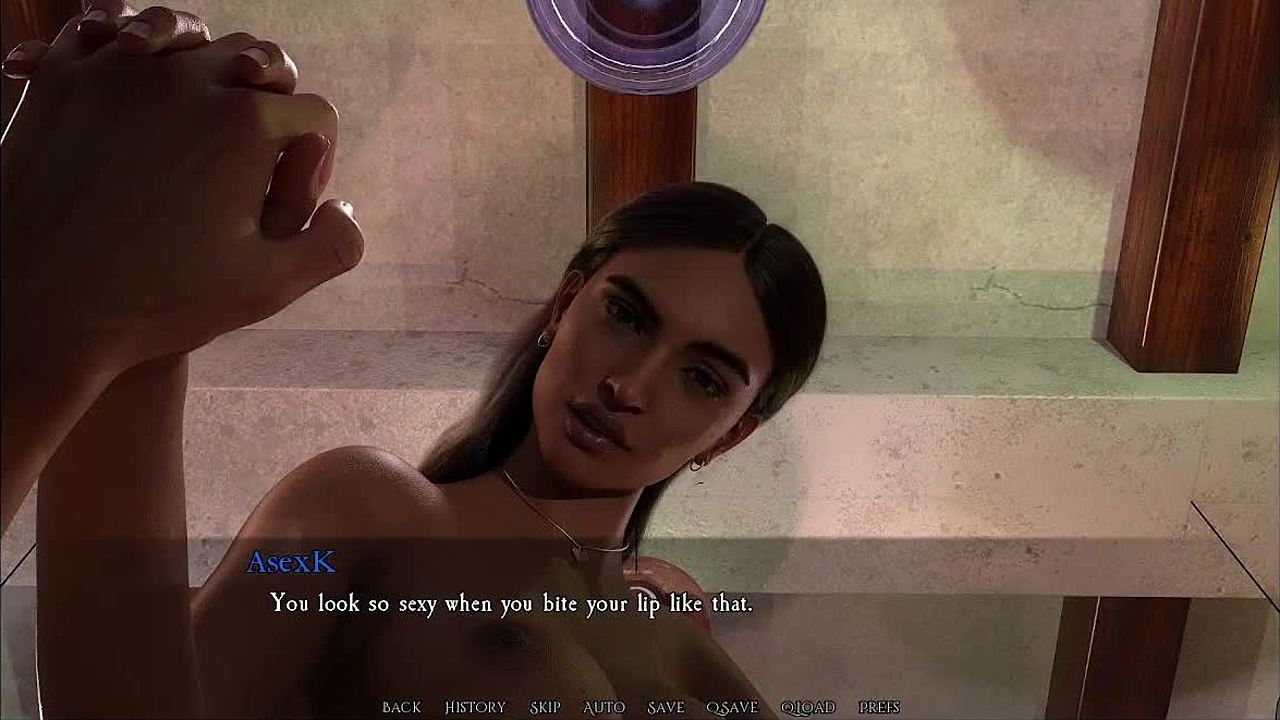
Task: Turn on Auto advance mode
Action: tap(604, 707)
